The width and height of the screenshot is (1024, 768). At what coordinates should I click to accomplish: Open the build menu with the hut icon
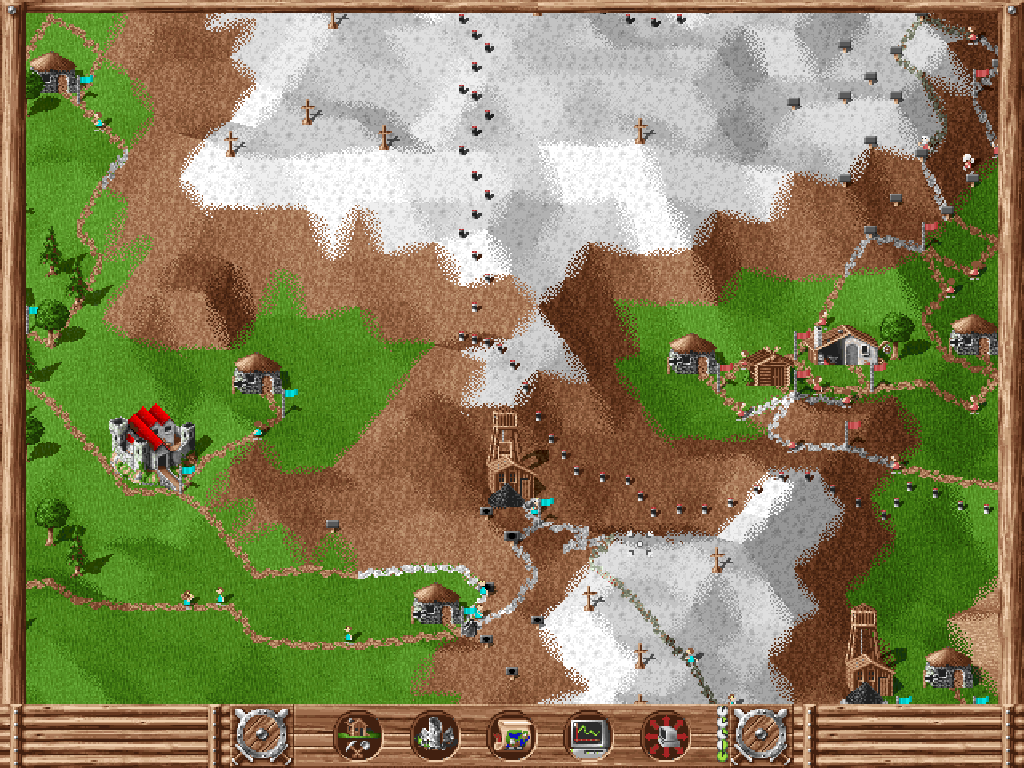click(x=357, y=736)
